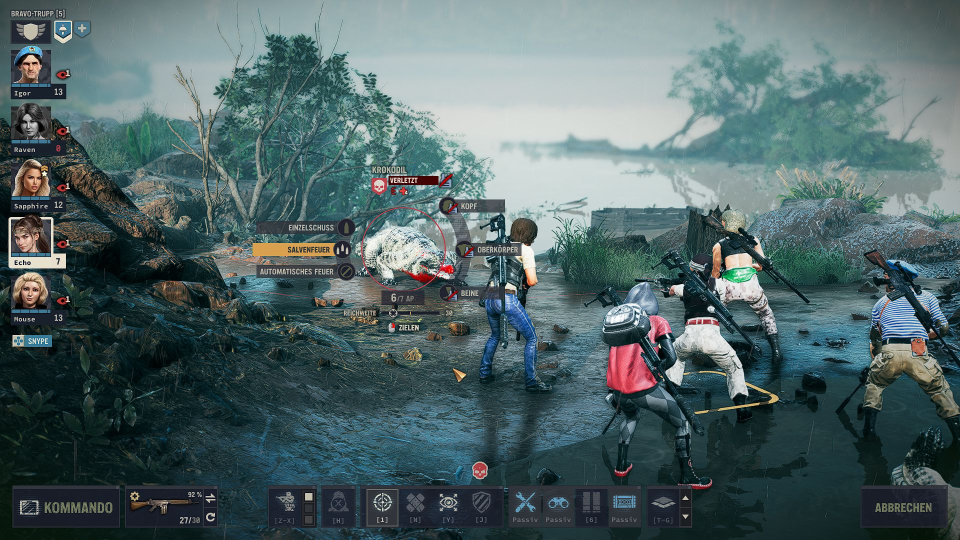The height and width of the screenshot is (540, 960).
Task: Open the Kommando menu
Action: (66, 507)
